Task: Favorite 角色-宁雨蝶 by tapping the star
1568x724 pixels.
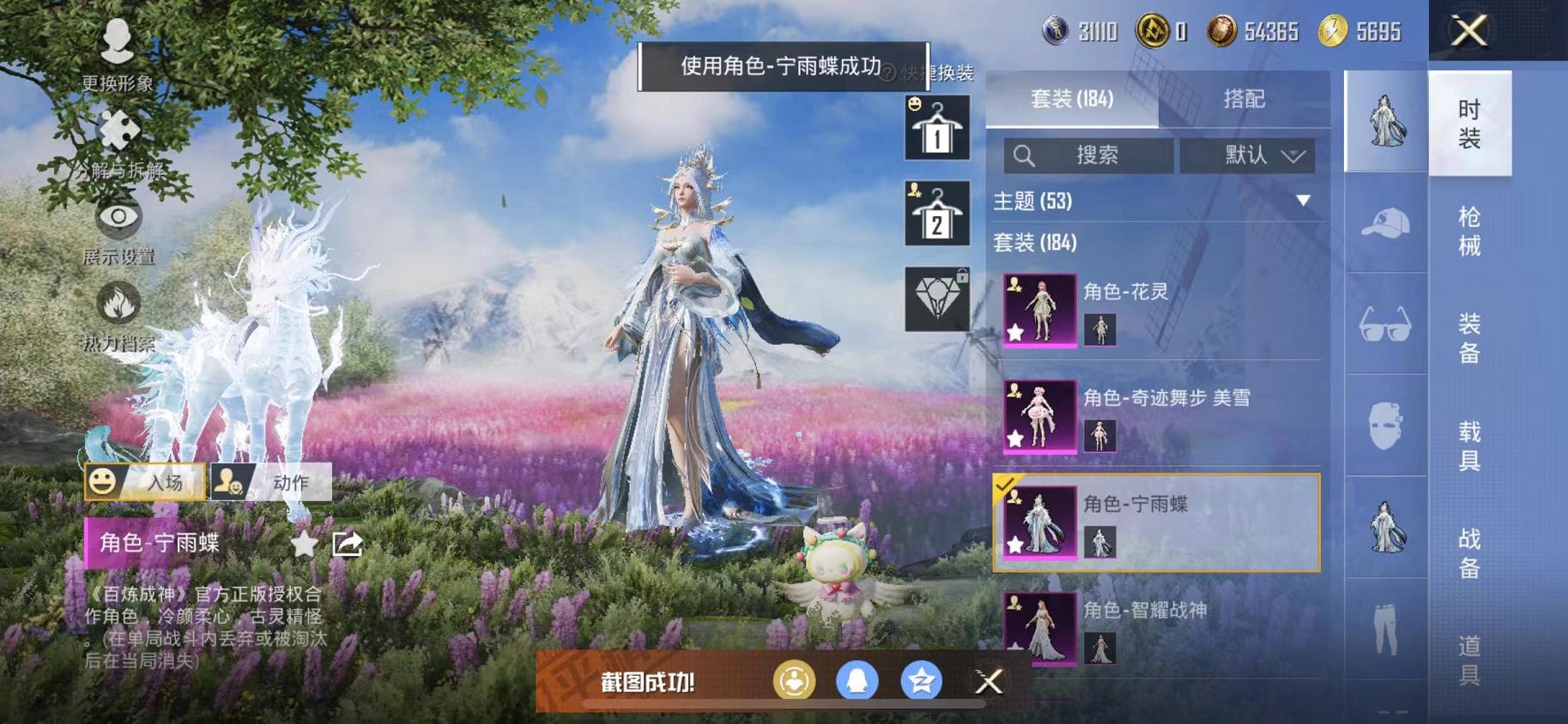Action: 305,543
